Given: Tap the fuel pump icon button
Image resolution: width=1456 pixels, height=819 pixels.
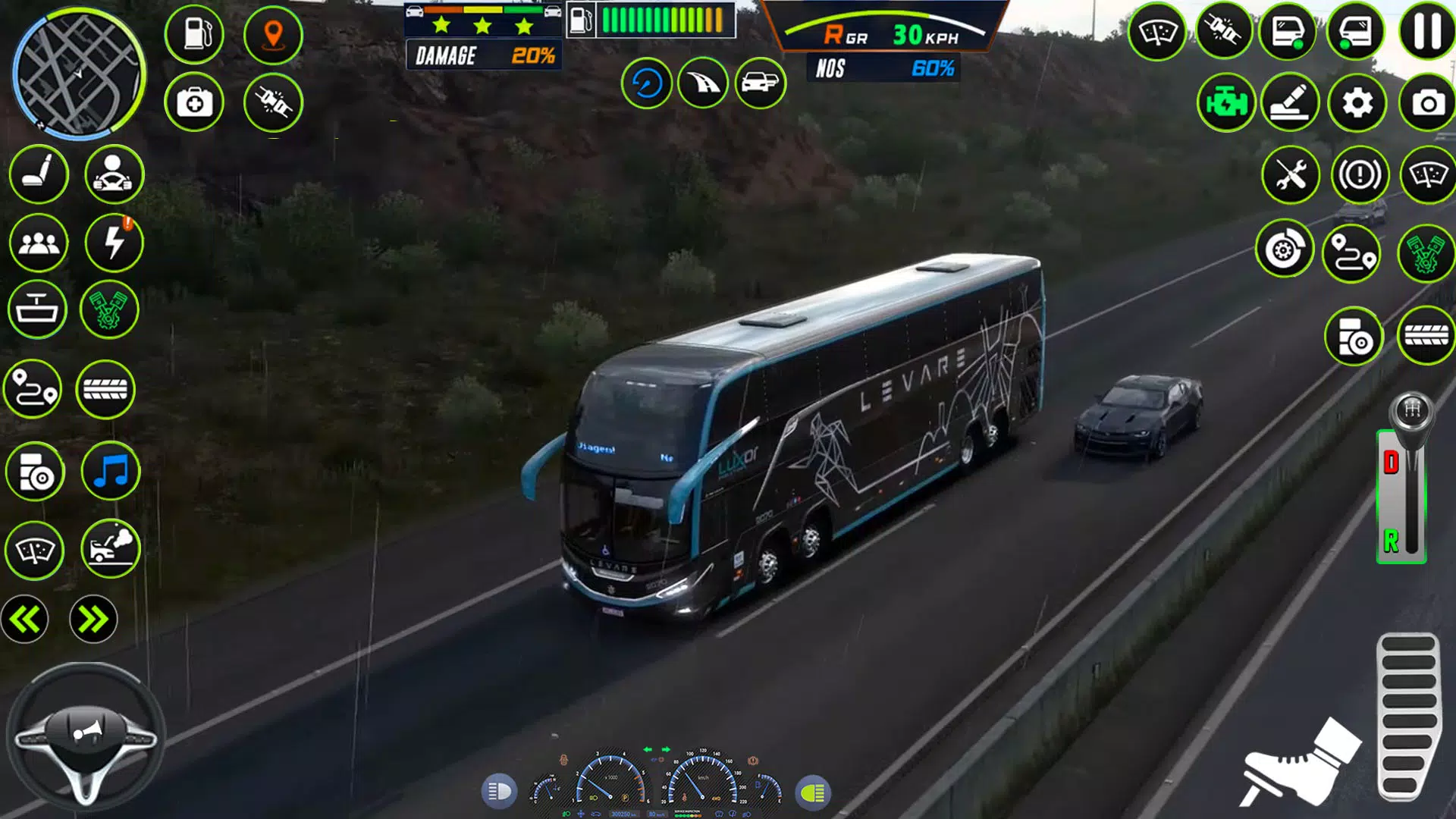Looking at the screenshot, I should point(194,34).
